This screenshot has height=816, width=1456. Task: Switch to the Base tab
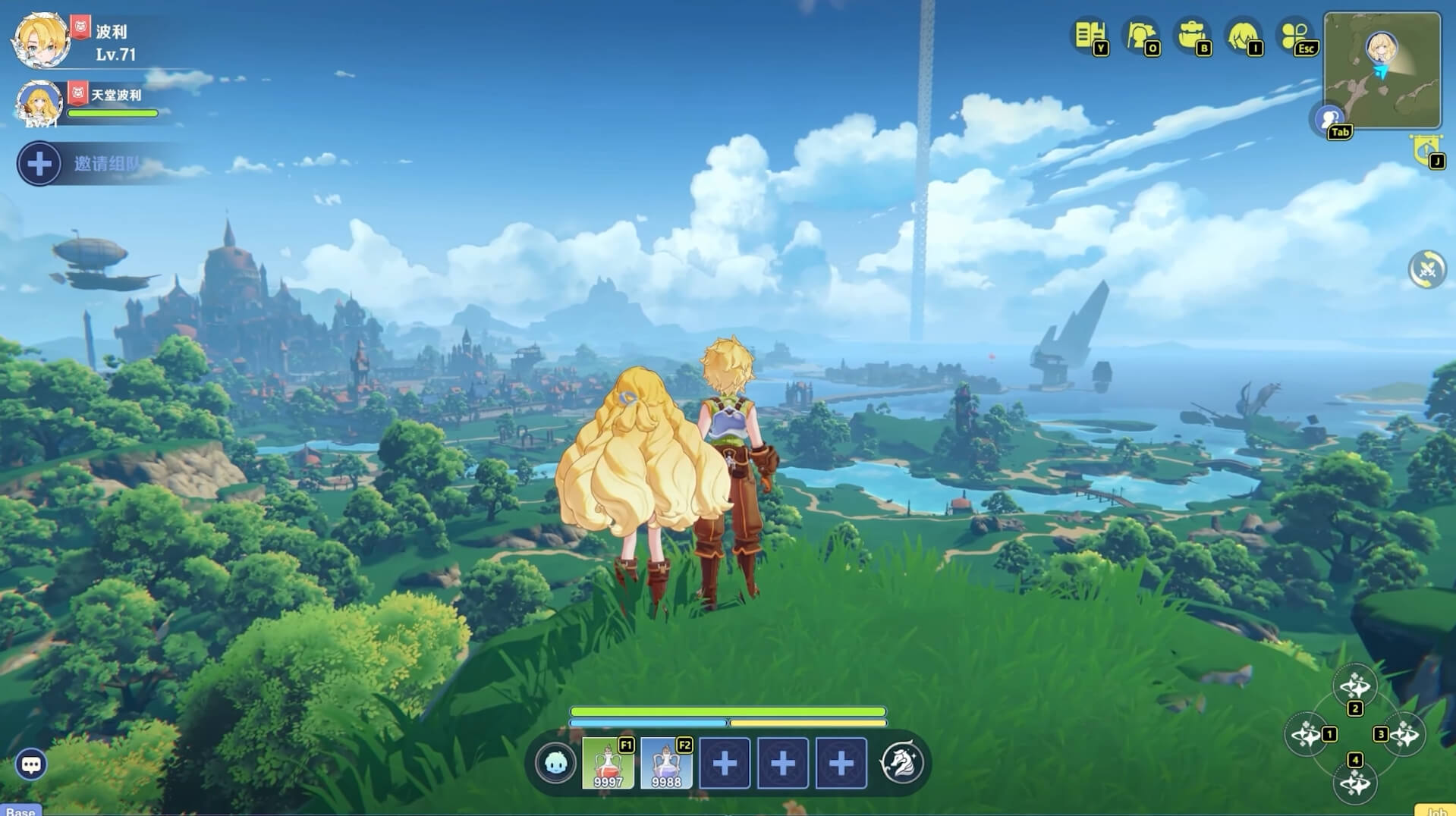coord(20,811)
